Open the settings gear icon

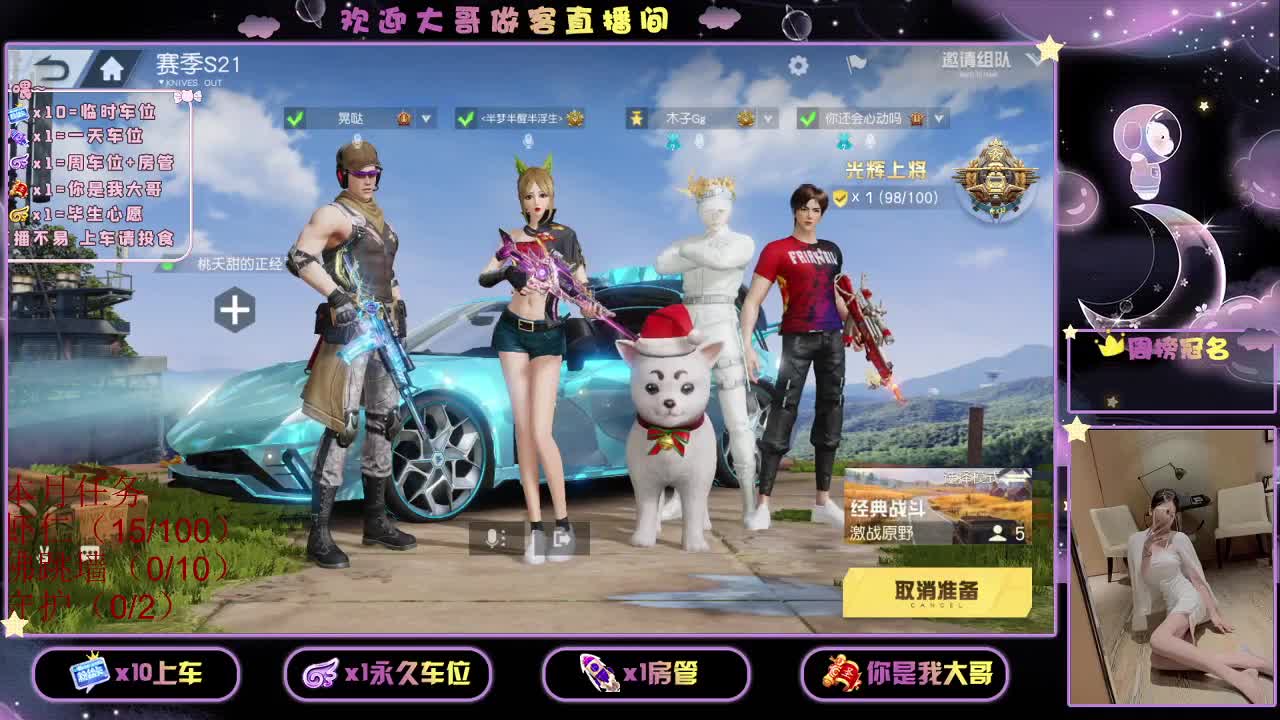pyautogui.click(x=797, y=62)
